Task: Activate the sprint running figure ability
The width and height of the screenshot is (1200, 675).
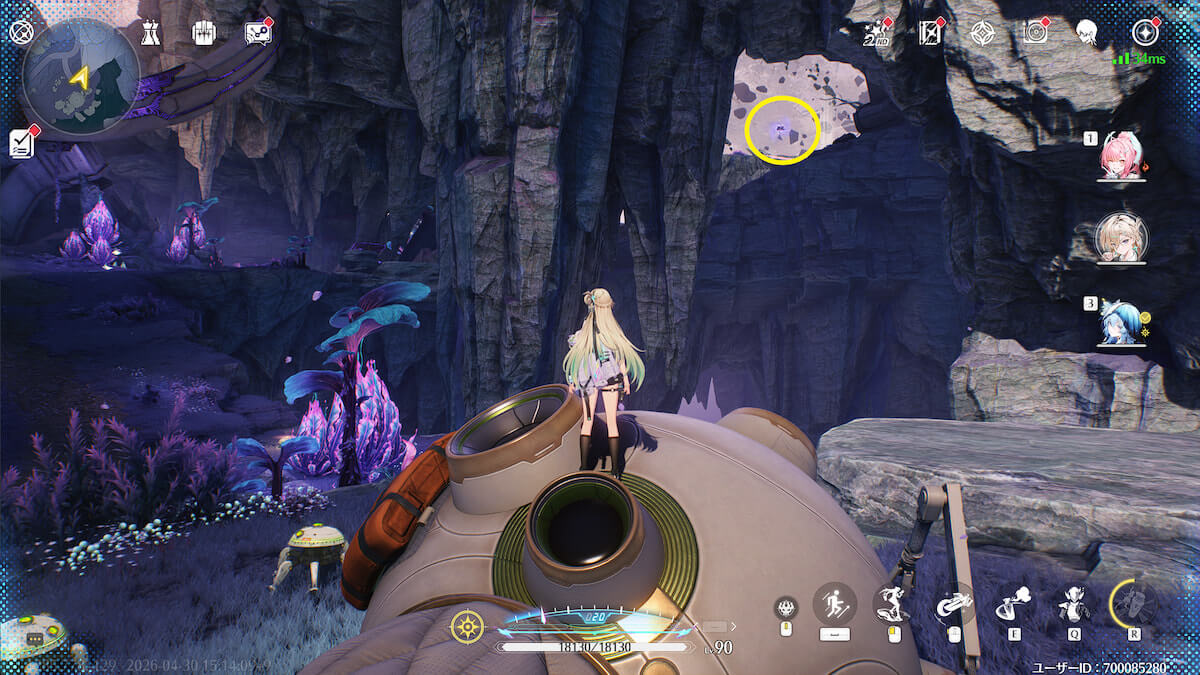Action: [x=835, y=603]
